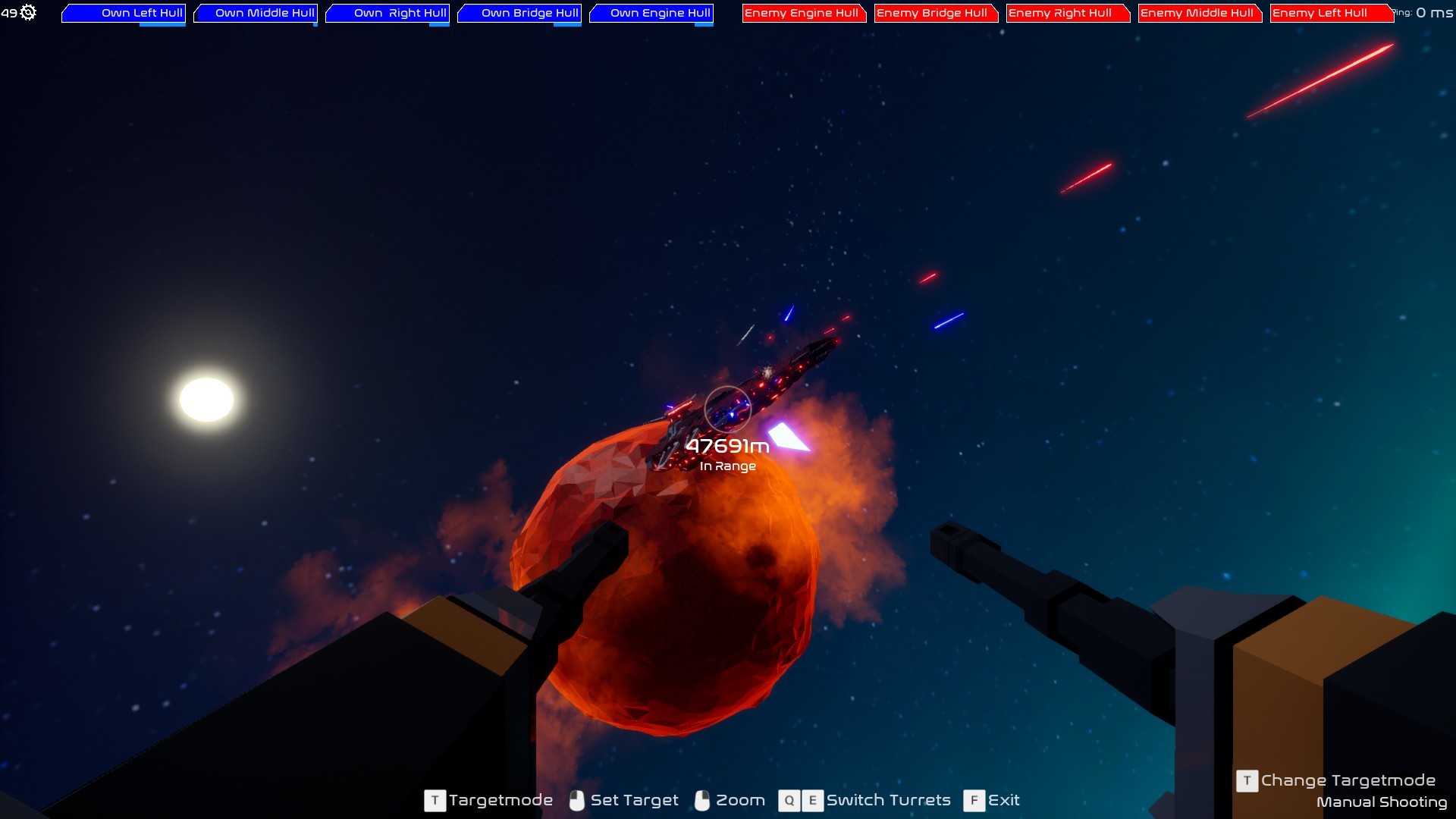Open the settings gear icon
This screenshot has height=819, width=1456.
point(29,12)
